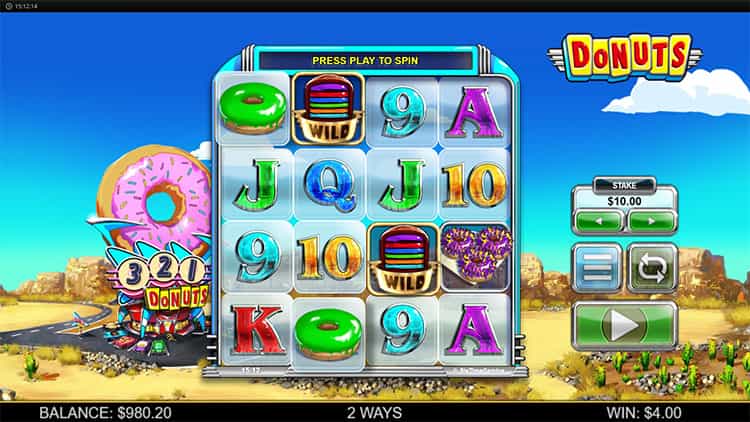
Task: Activate the autoplay loop button
Action: tap(652, 268)
